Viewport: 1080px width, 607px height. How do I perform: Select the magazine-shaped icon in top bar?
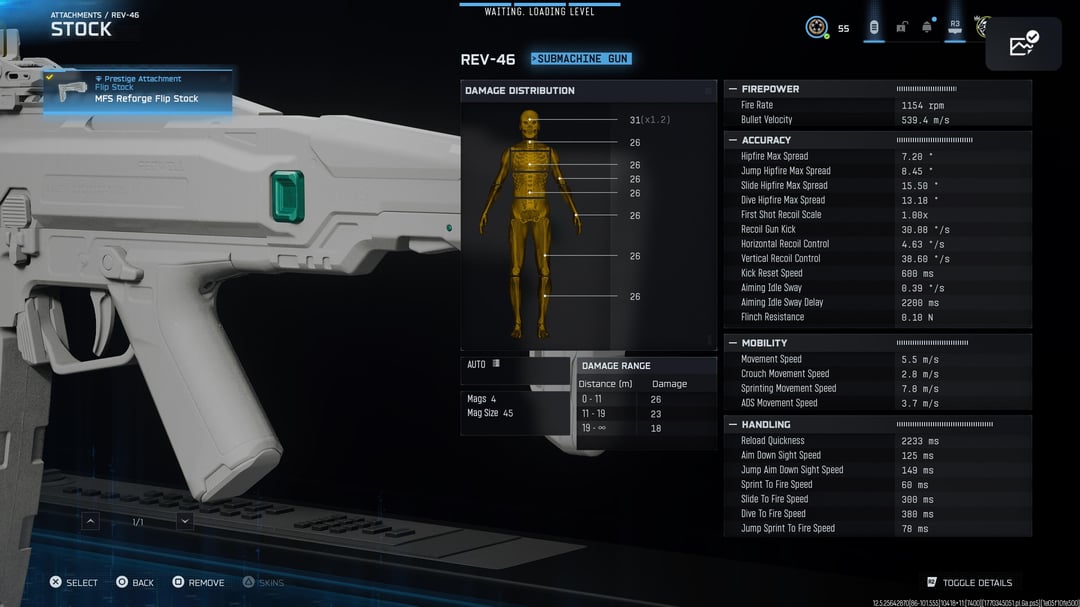873,27
